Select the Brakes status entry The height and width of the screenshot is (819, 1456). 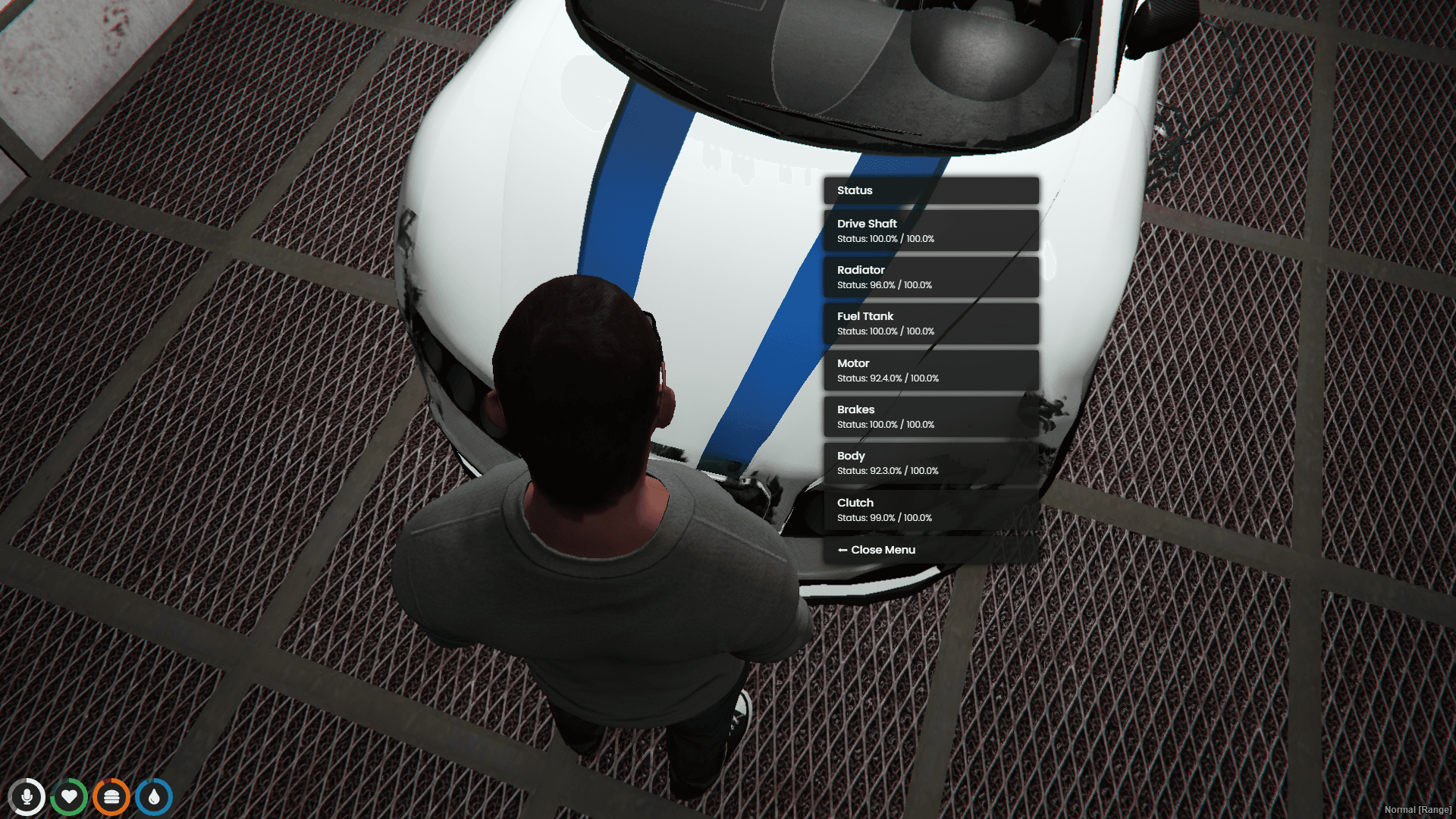point(930,416)
